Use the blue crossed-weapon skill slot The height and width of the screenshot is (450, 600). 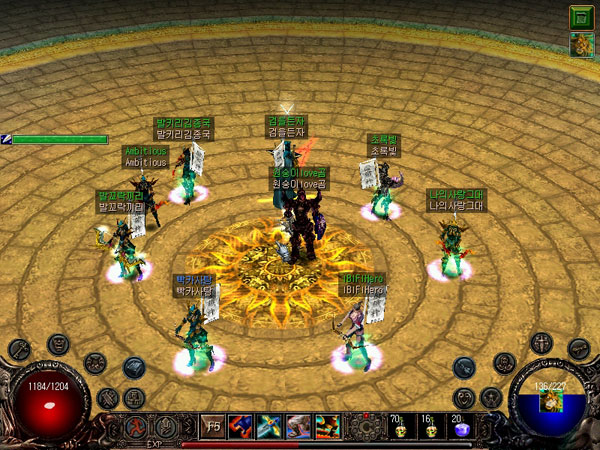[x=270, y=426]
